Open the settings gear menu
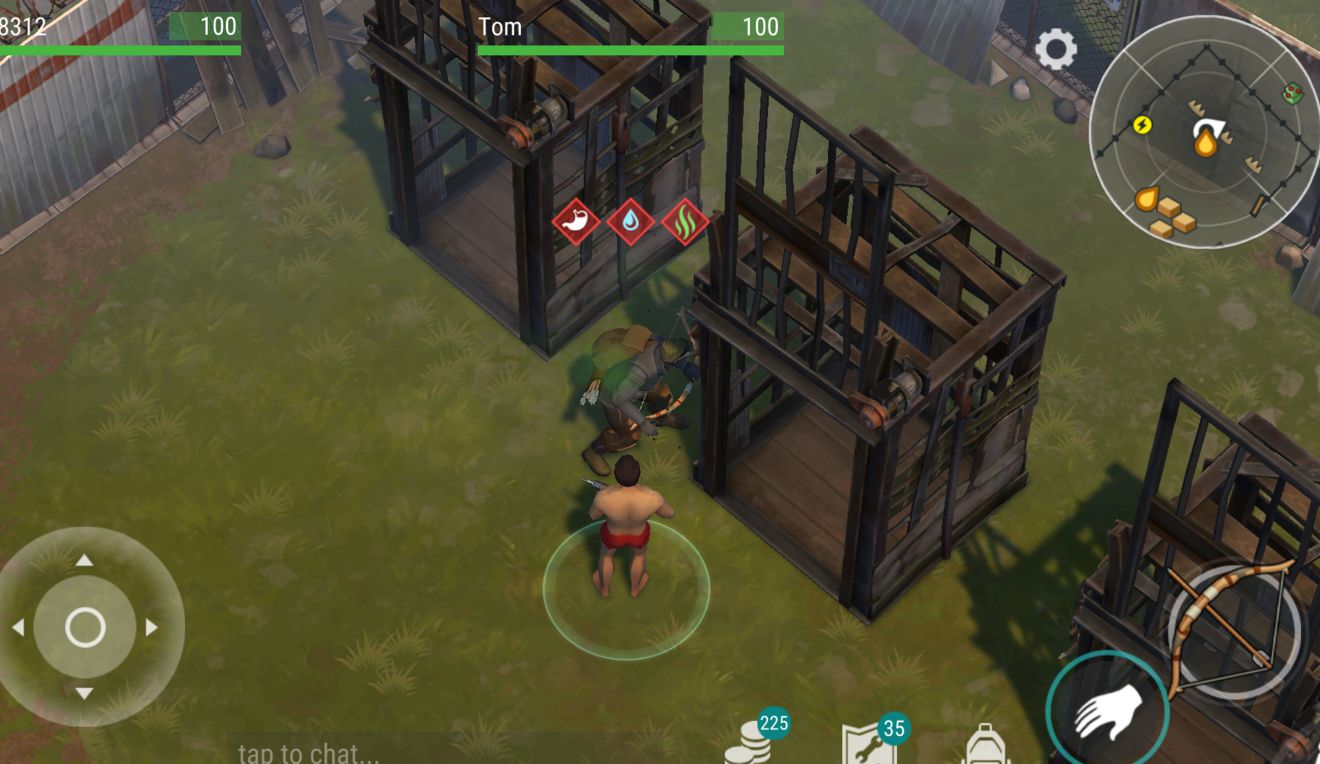The height and width of the screenshot is (764, 1320). pos(1056,49)
